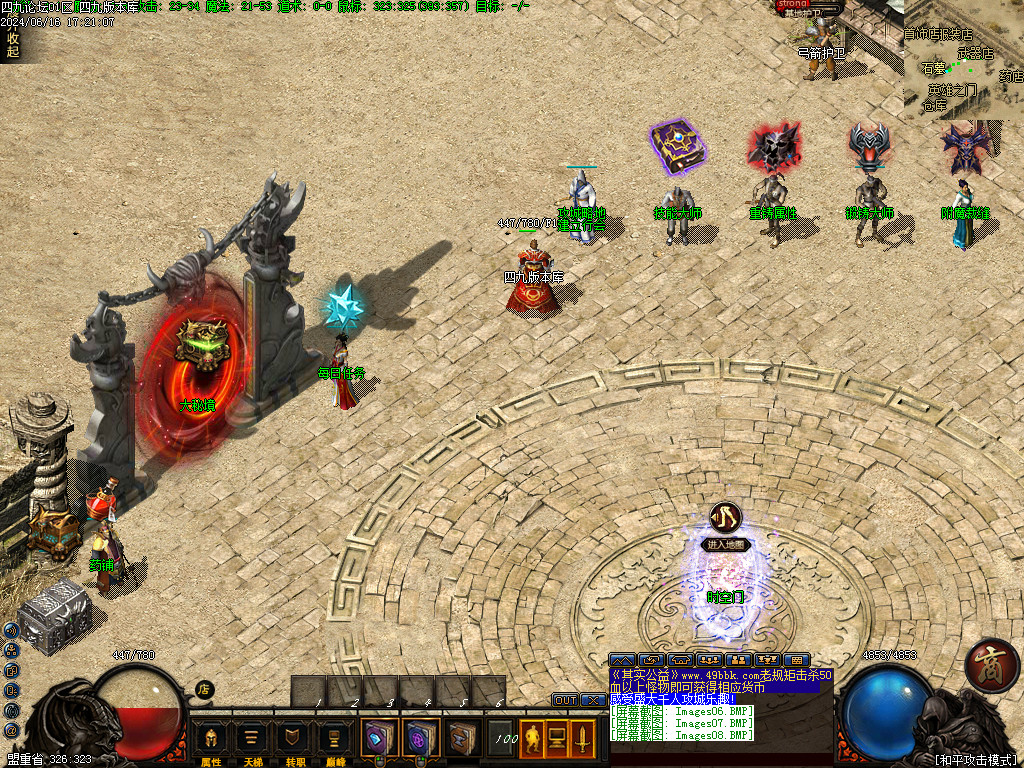The image size is (1024, 768).
Task: Click the minimap in the corner
Action: point(964,60)
